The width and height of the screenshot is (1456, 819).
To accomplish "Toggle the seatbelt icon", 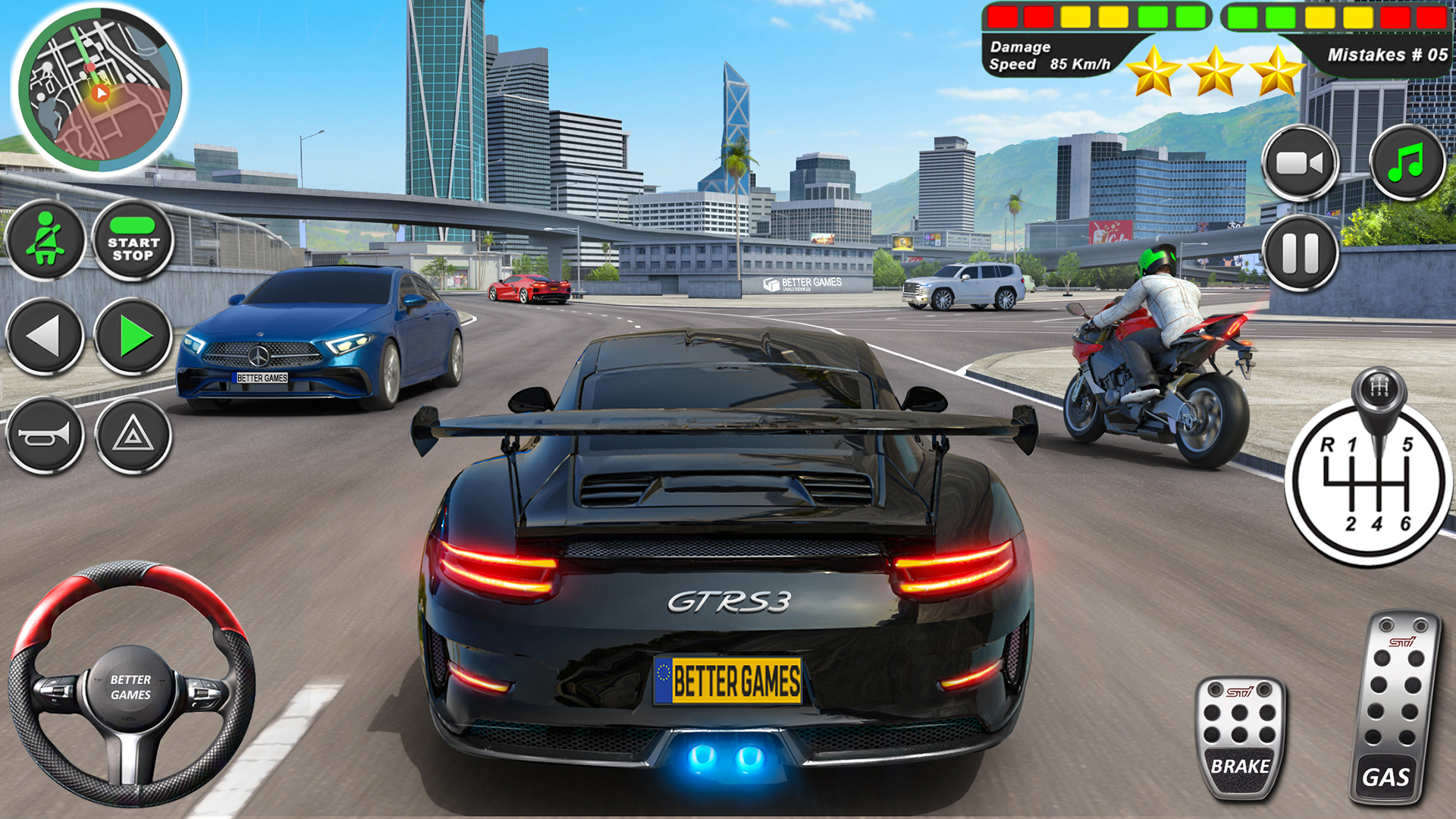I will [48, 239].
